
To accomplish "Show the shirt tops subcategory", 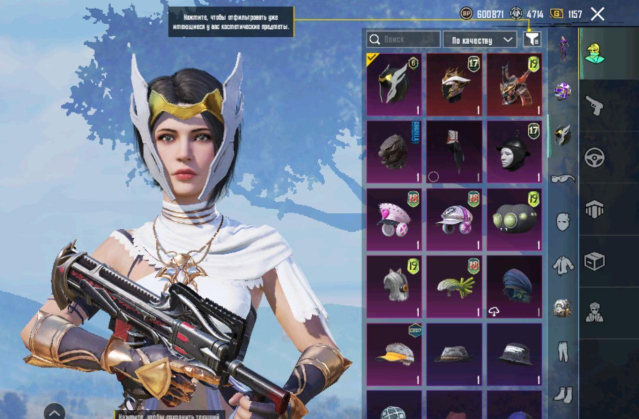I will 564,264.
